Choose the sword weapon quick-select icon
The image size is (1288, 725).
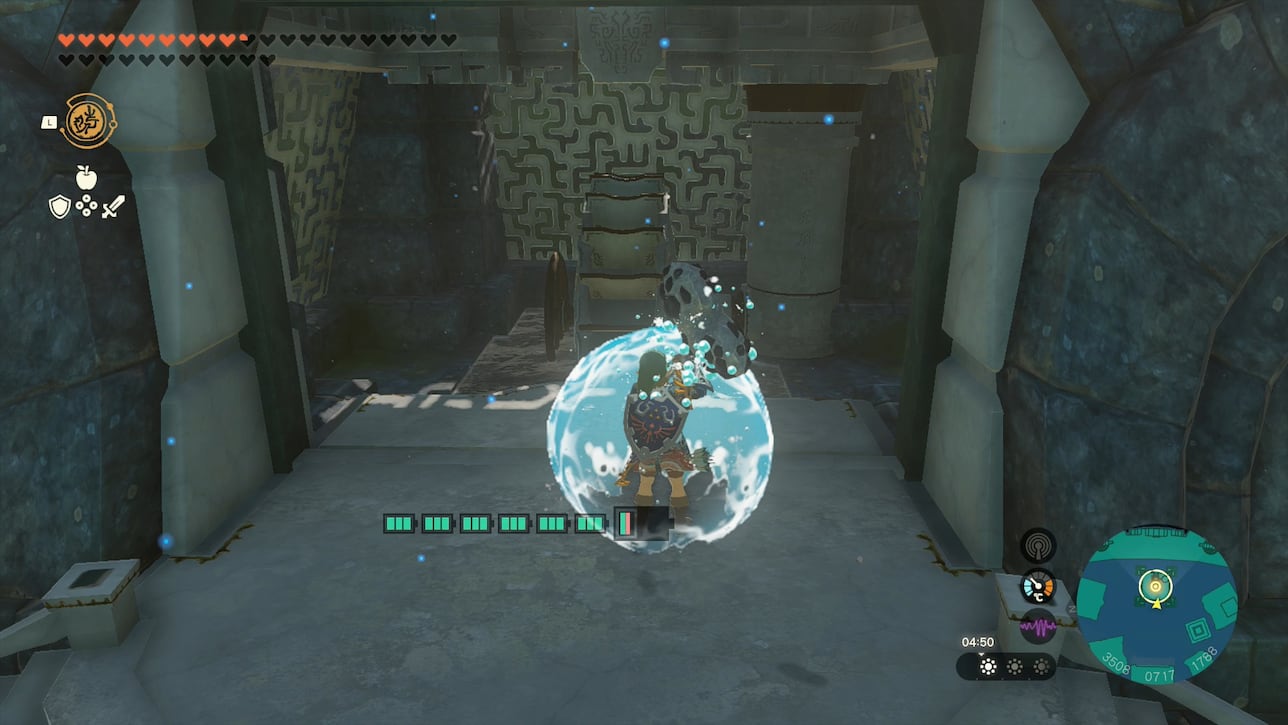click(x=113, y=207)
